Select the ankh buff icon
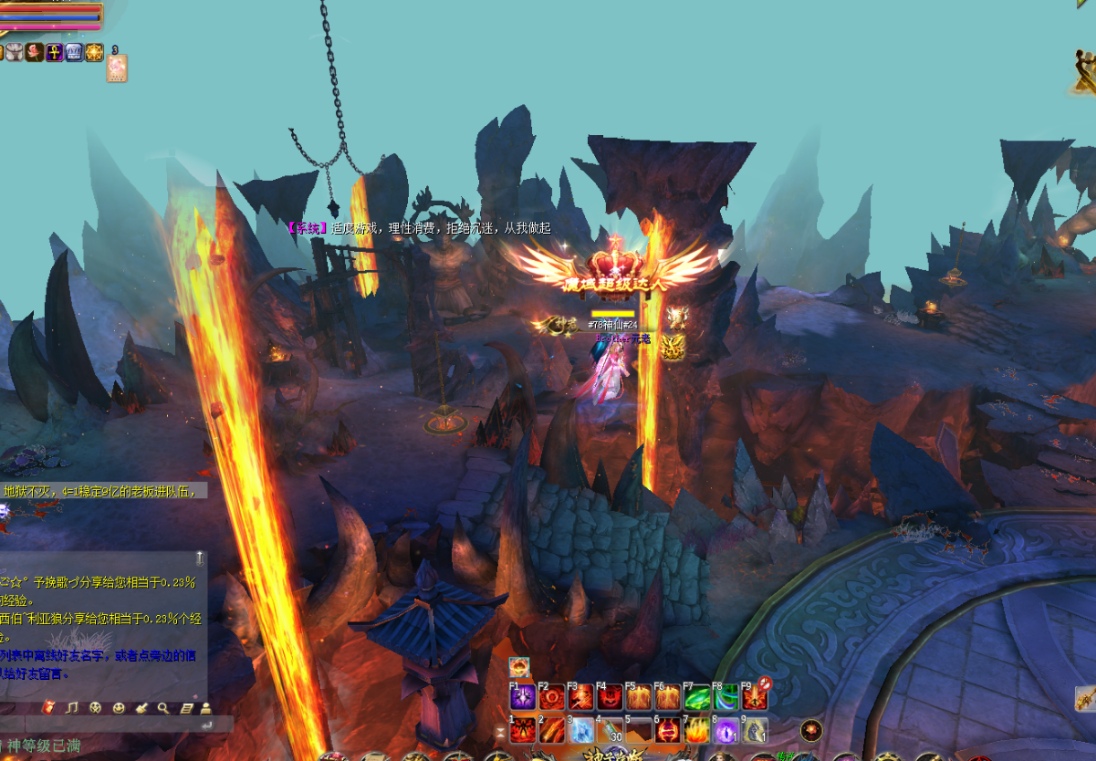Screen dimensions: 1096x761 tap(54, 52)
